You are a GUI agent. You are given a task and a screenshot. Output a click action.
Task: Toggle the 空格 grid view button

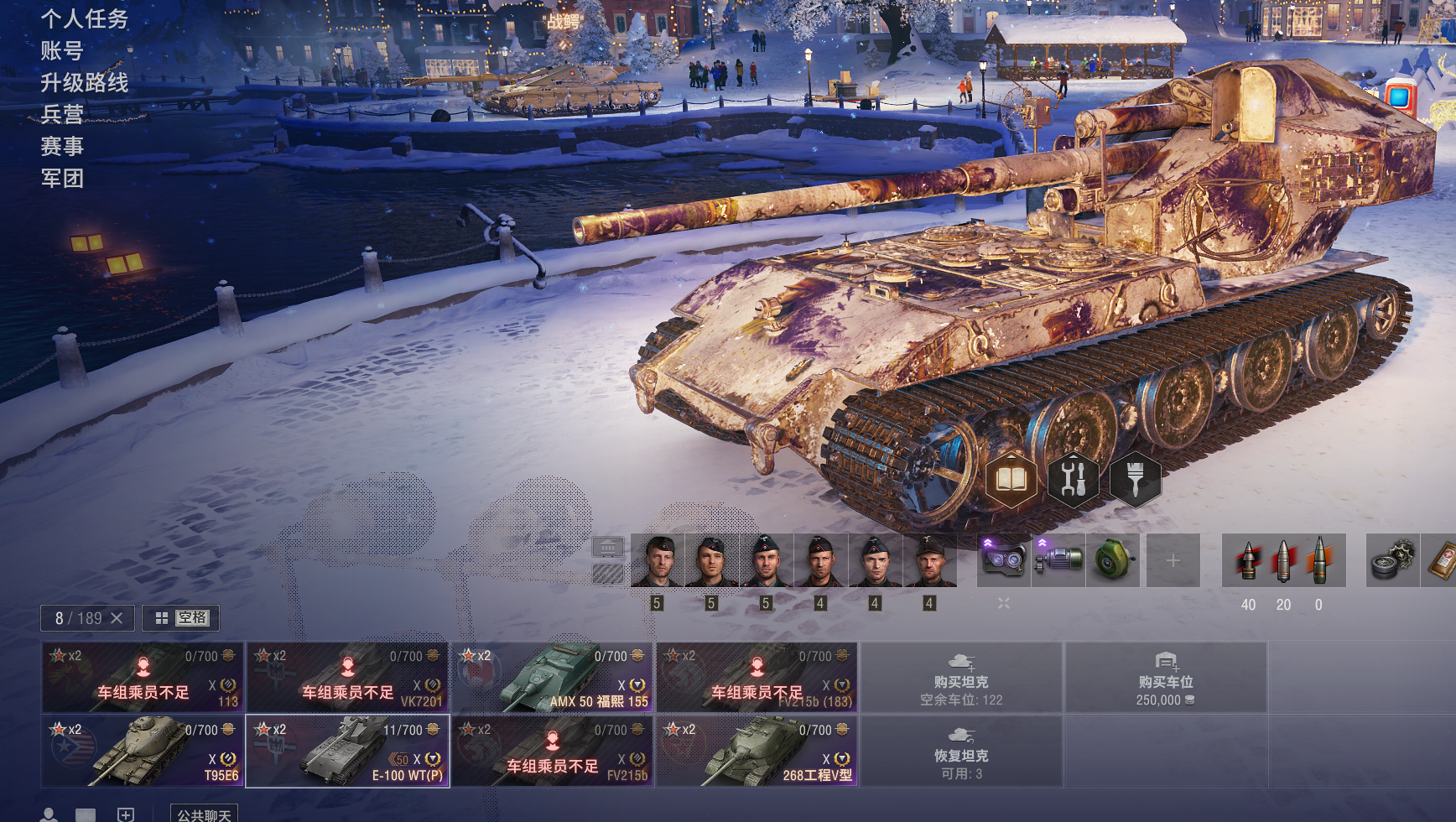pyautogui.click(x=181, y=618)
